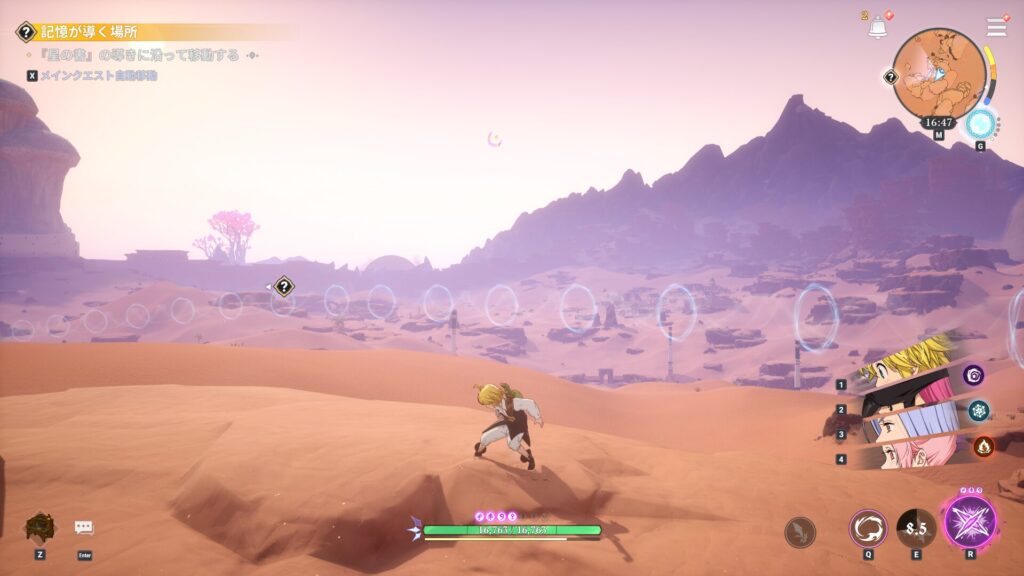Open the circular desert minimap
The height and width of the screenshot is (576, 1024).
(x=938, y=72)
